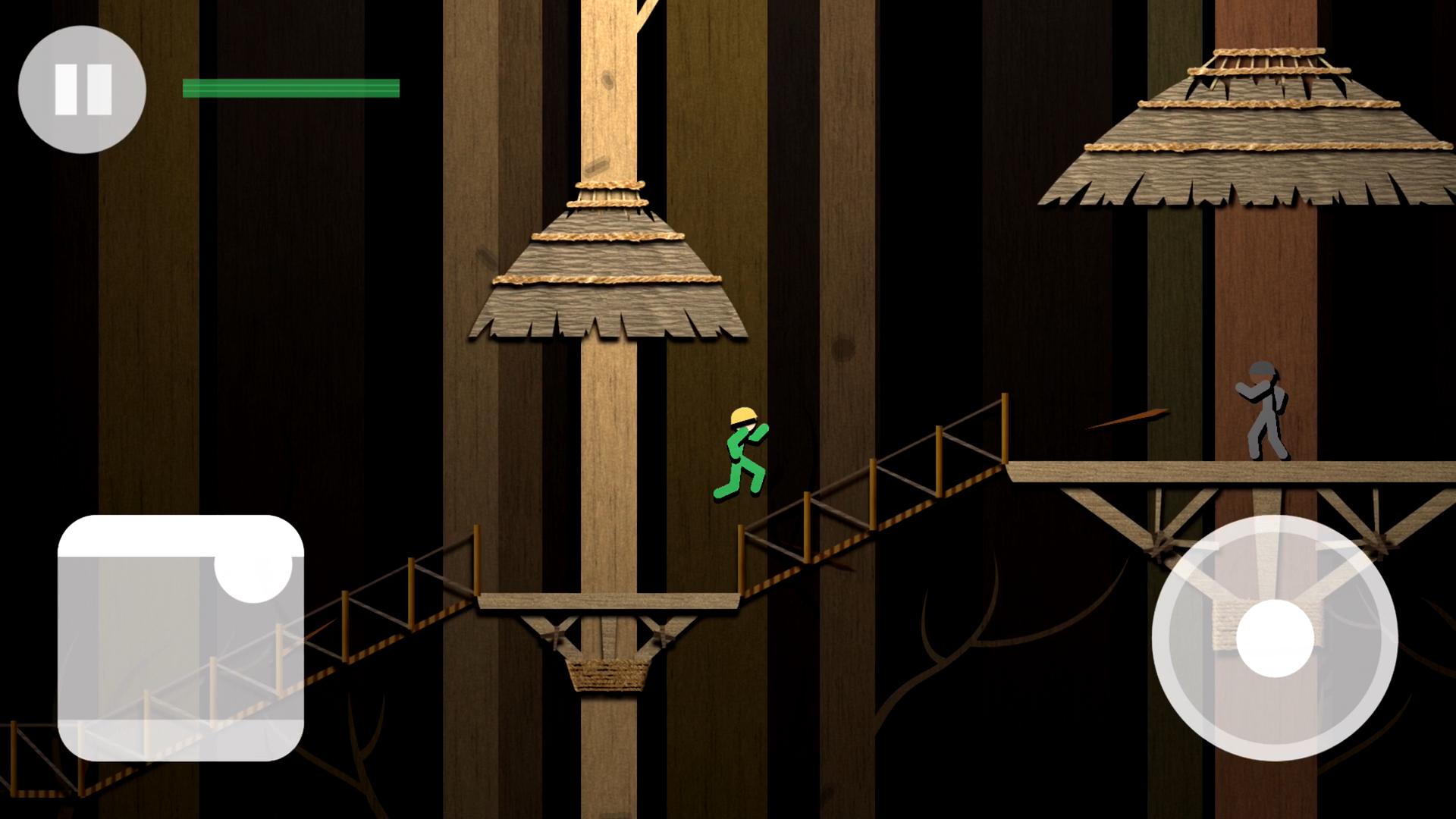
Task: Select the green stickman hero
Action: 739,455
